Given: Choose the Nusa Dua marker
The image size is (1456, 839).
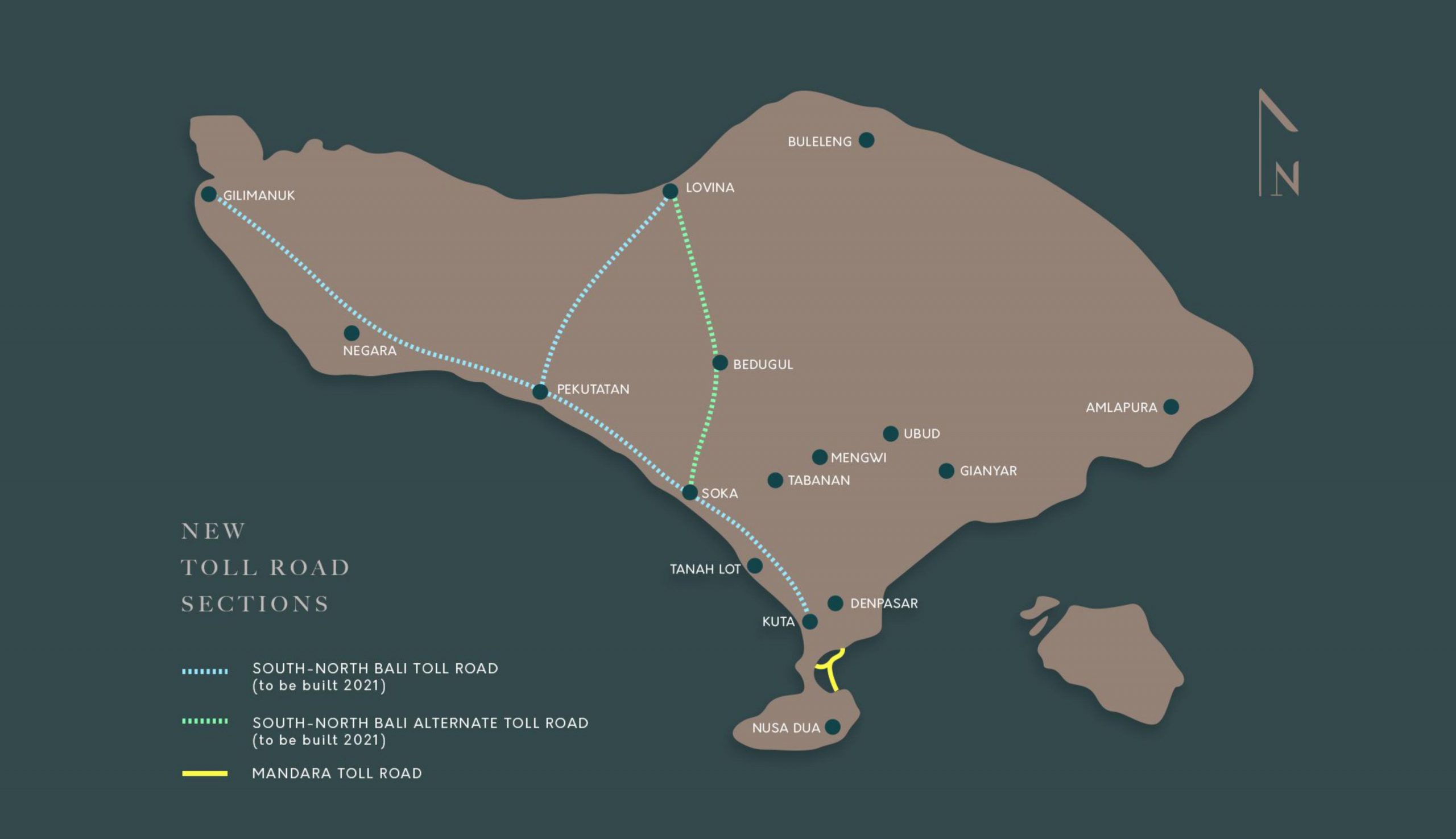Looking at the screenshot, I should click(832, 726).
